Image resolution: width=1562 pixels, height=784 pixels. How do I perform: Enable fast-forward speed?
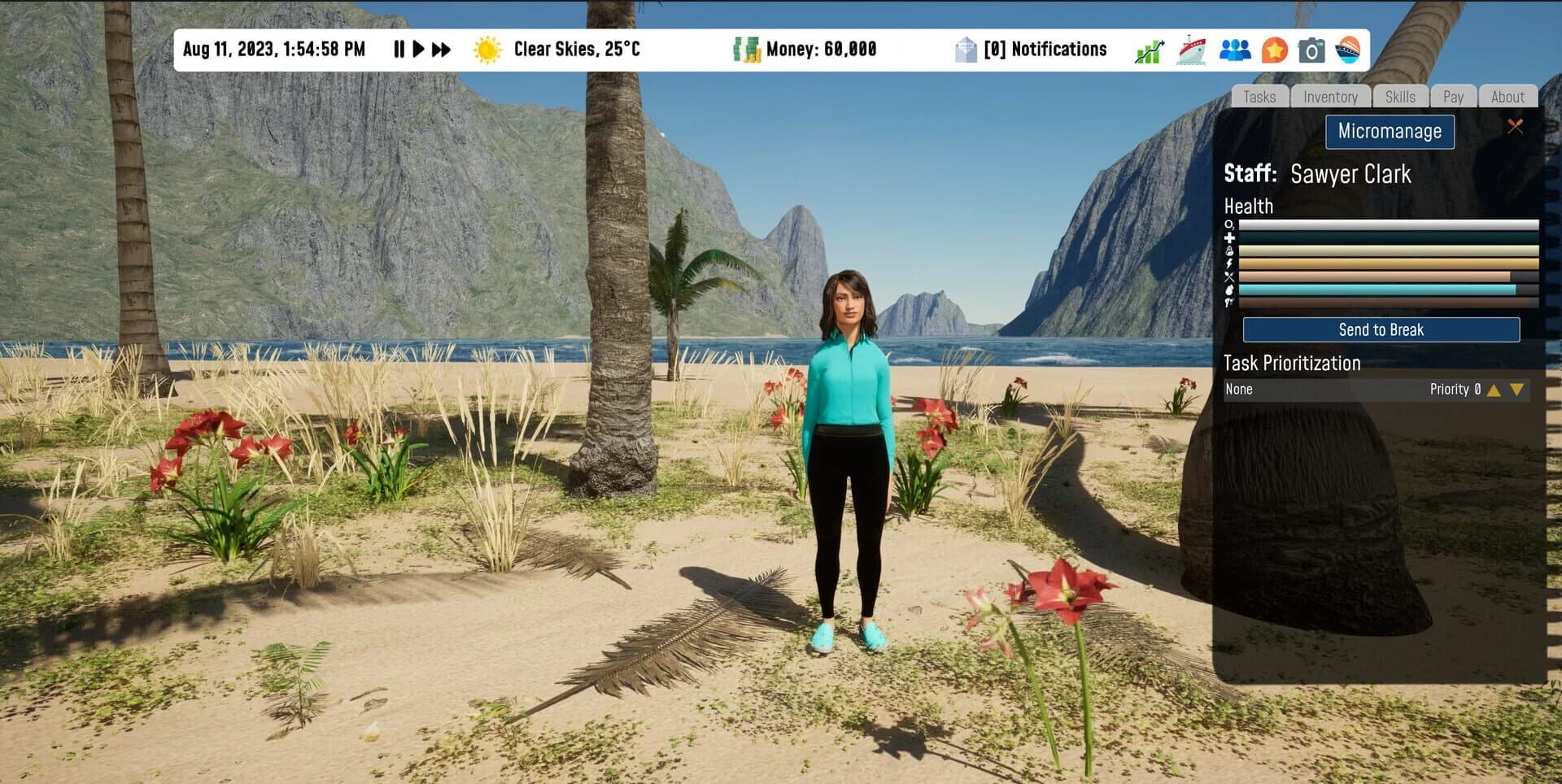pyautogui.click(x=440, y=50)
